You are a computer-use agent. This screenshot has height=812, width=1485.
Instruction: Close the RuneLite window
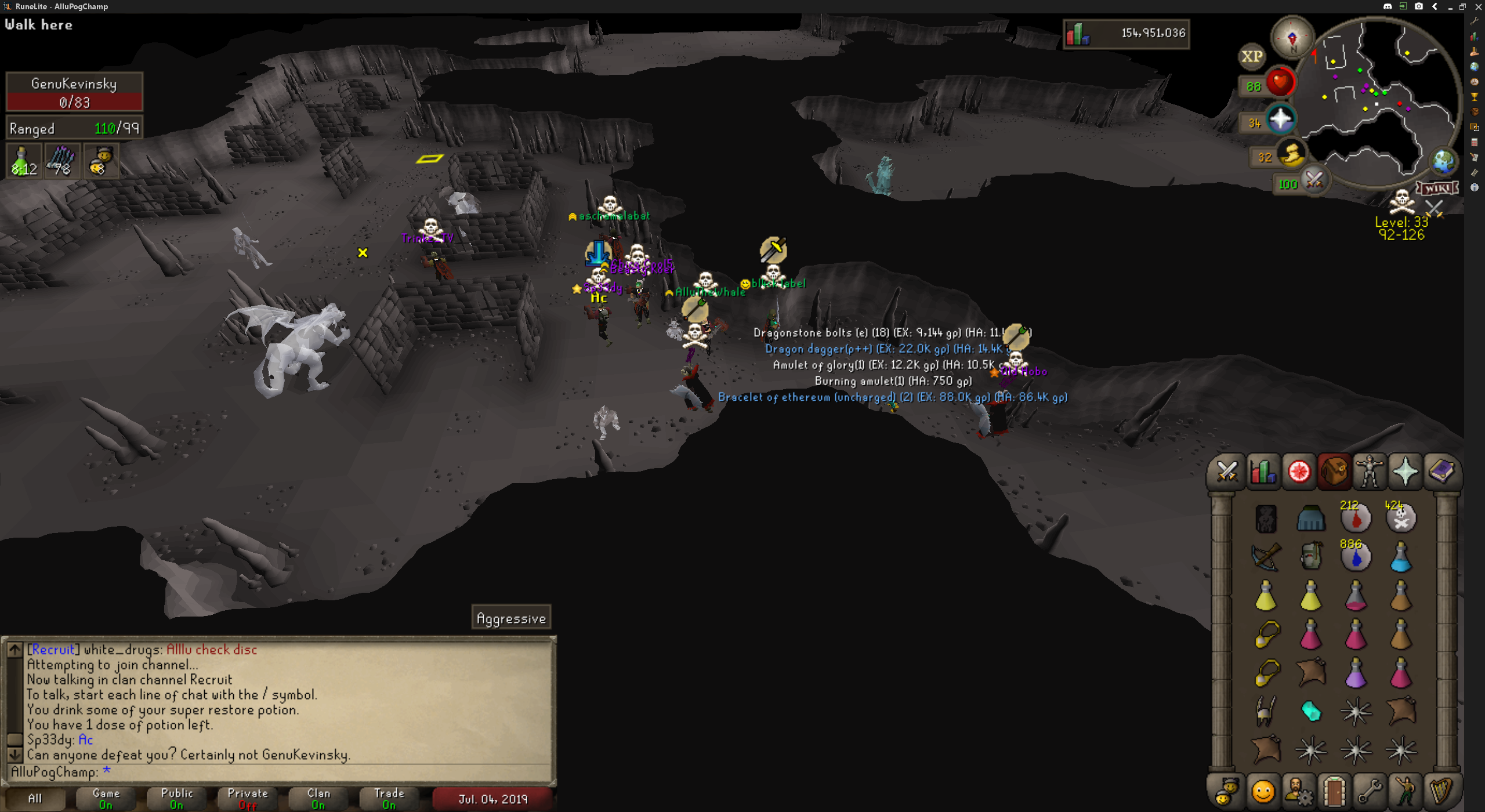click(x=1478, y=6)
